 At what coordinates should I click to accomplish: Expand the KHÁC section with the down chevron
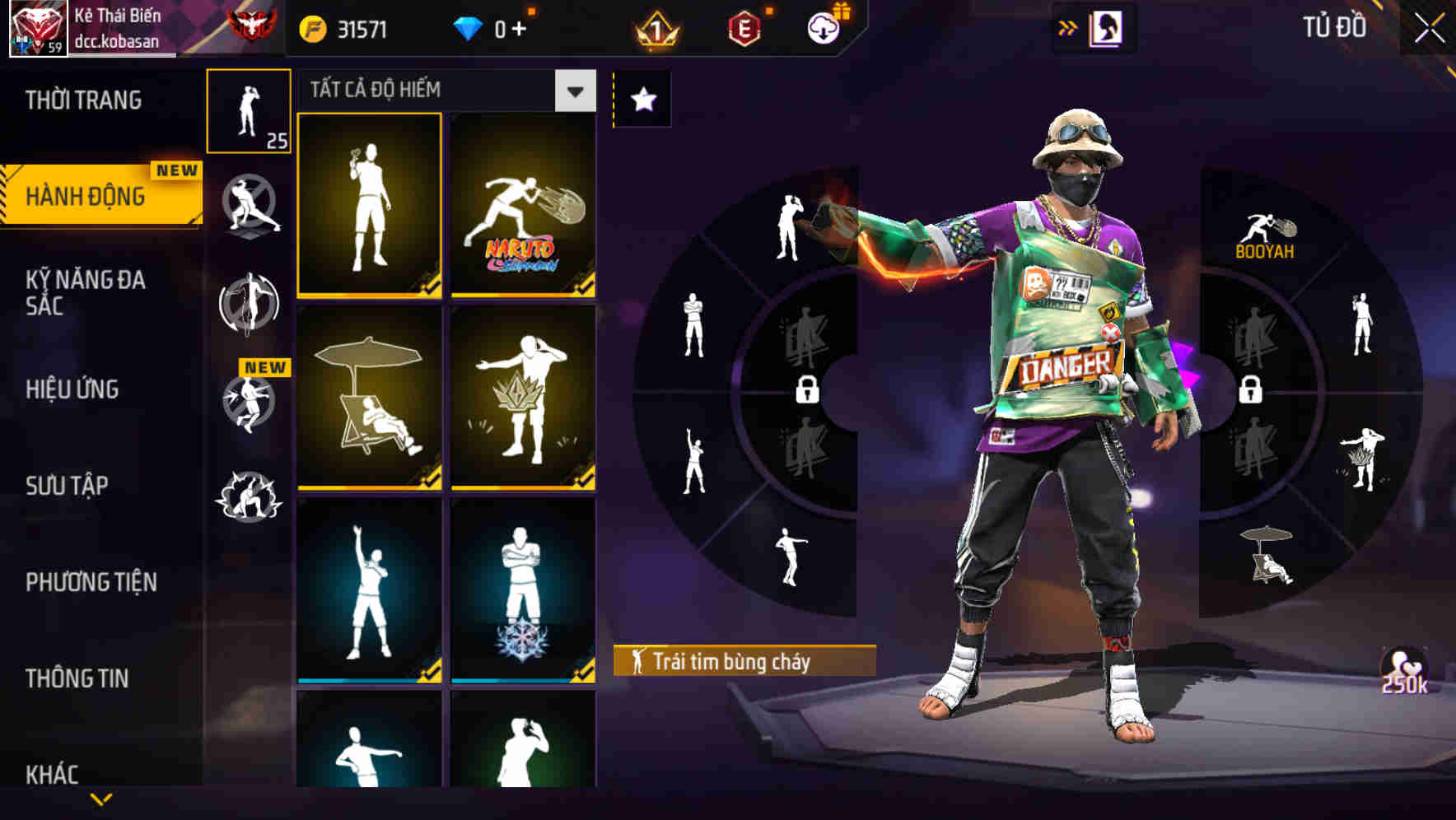(100, 799)
